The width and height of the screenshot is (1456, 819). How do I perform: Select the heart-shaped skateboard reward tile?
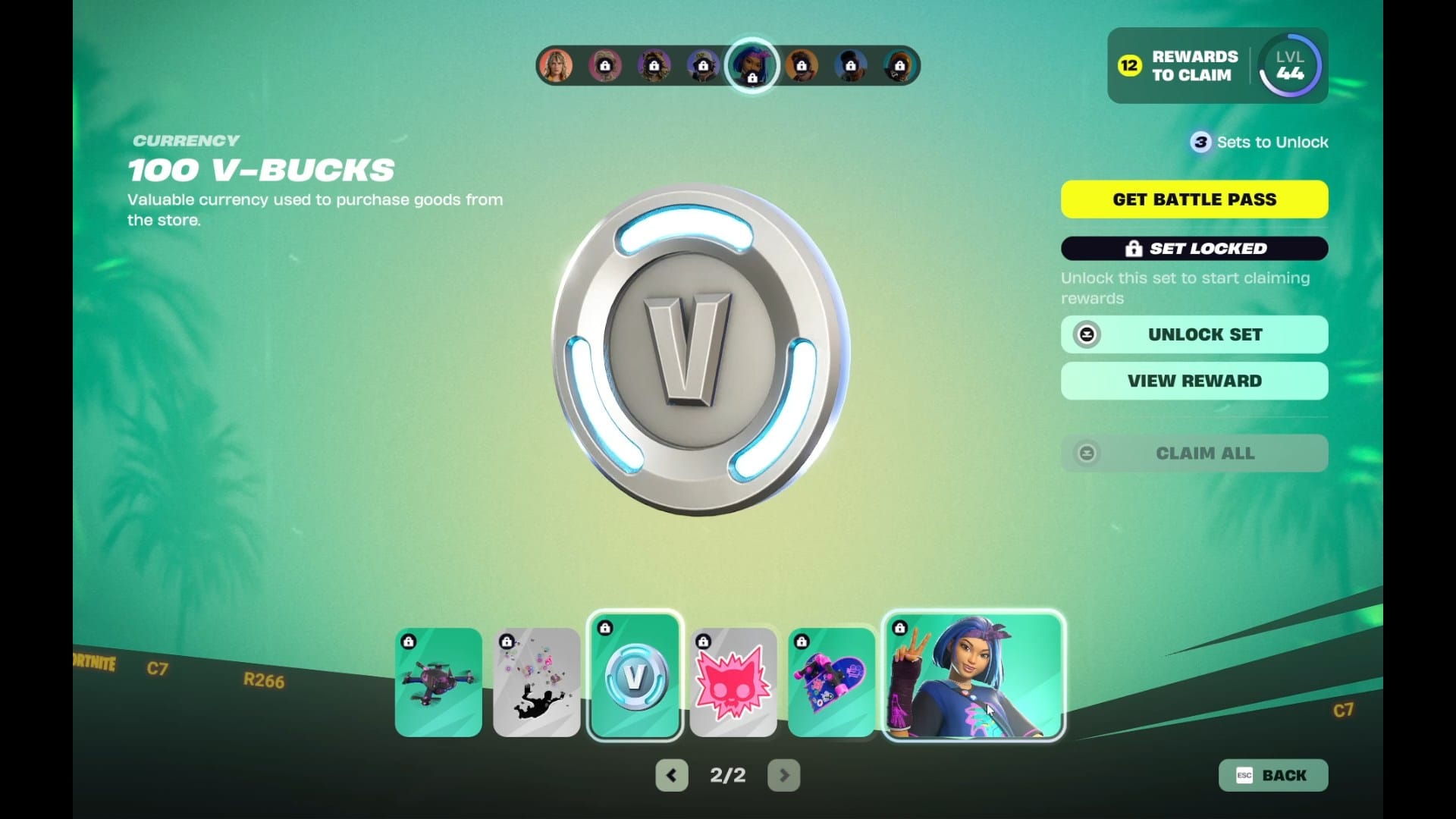[832, 682]
